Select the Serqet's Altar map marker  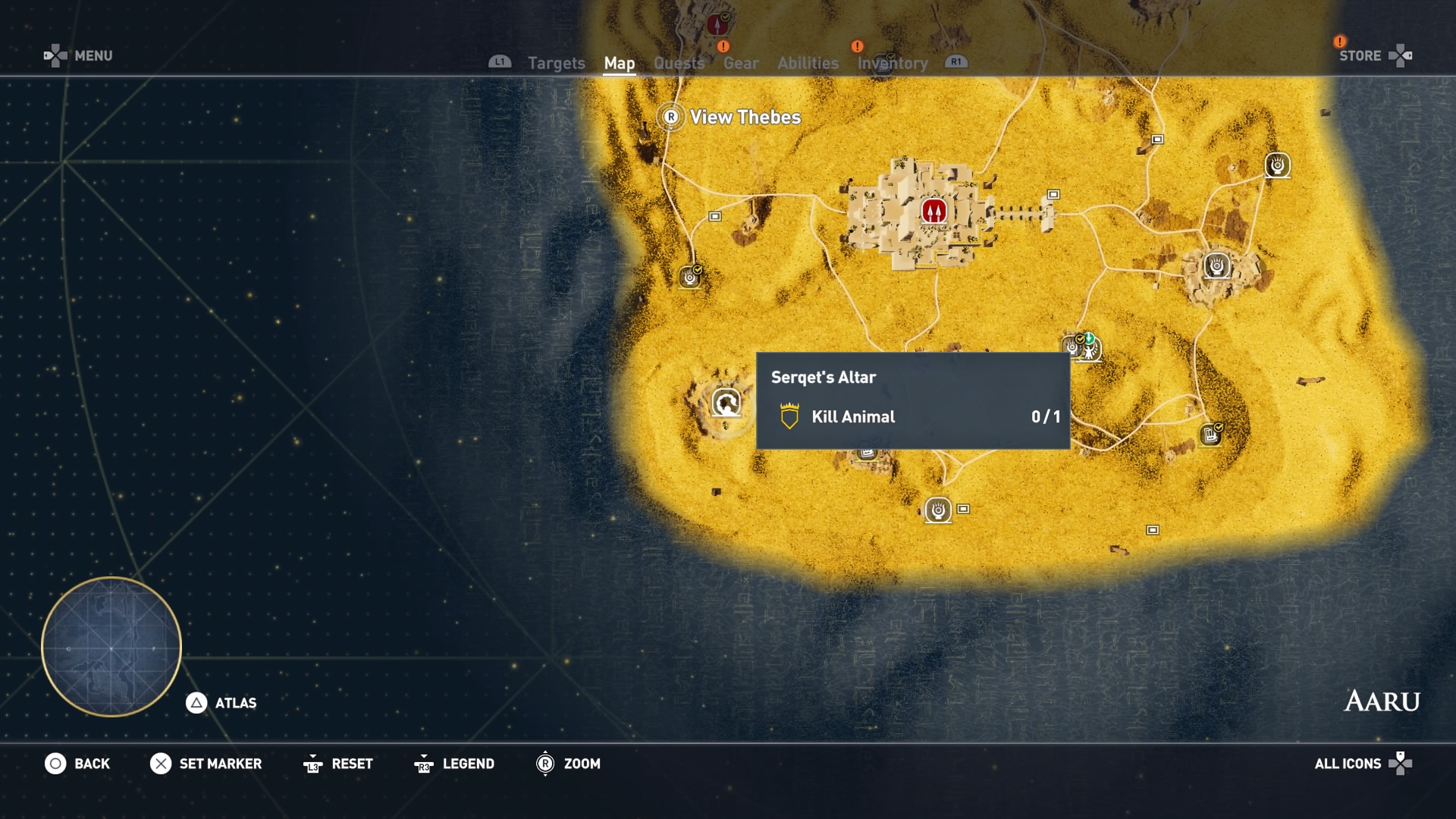point(726,403)
